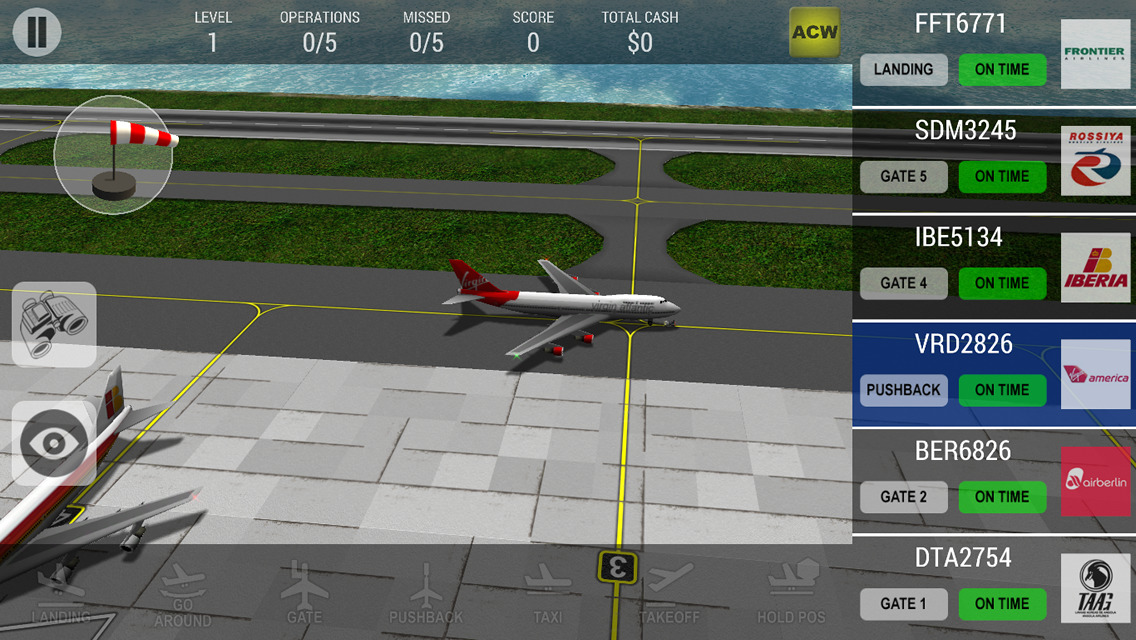Viewport: 1136px width, 640px height.
Task: Pause the game
Action: click(x=37, y=32)
